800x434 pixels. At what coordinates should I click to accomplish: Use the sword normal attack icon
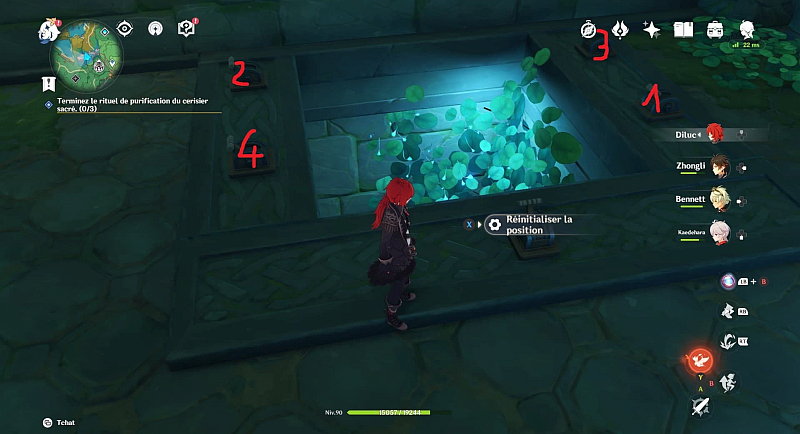point(700,406)
